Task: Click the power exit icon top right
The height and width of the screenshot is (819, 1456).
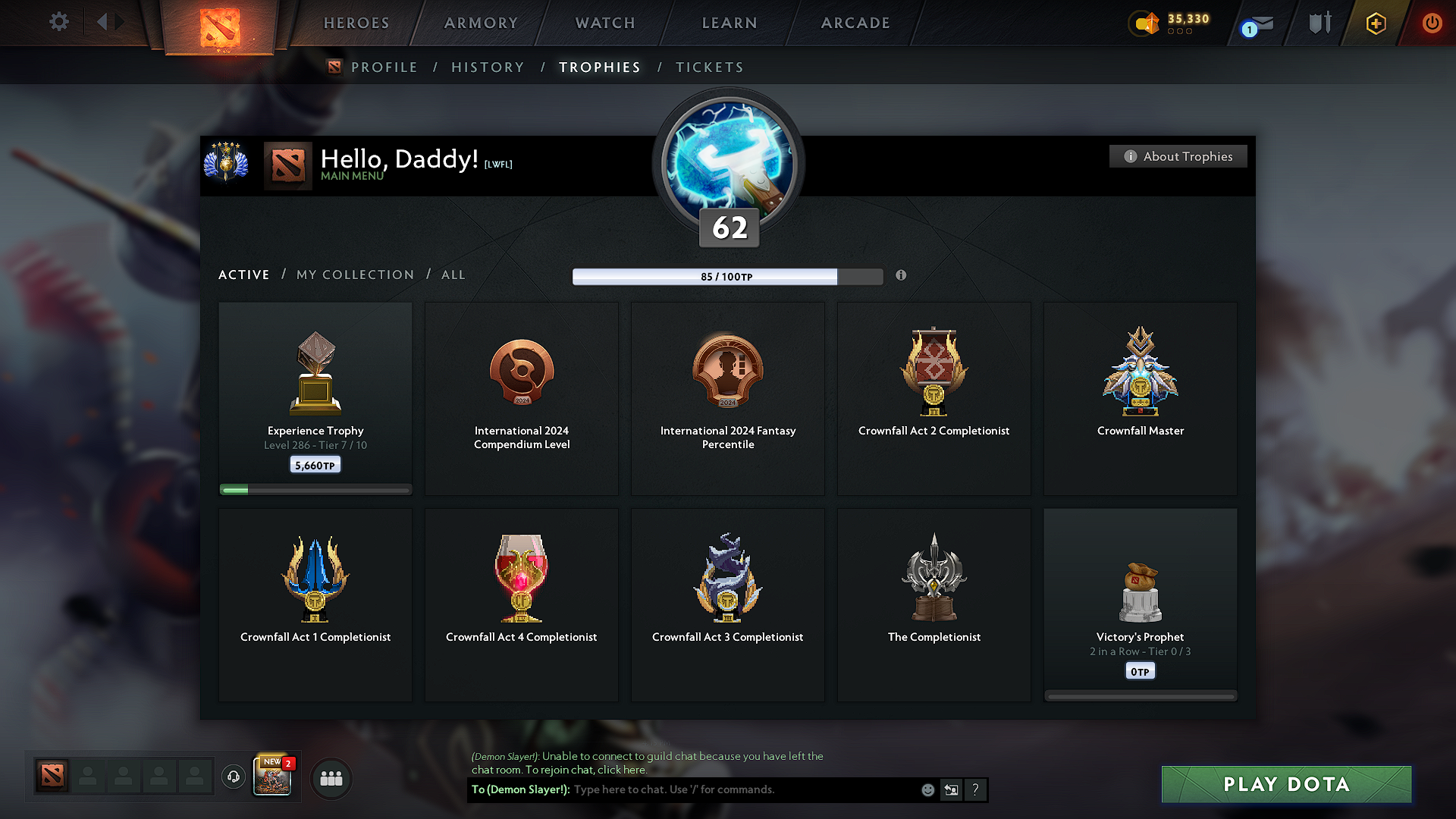Action: point(1432,24)
